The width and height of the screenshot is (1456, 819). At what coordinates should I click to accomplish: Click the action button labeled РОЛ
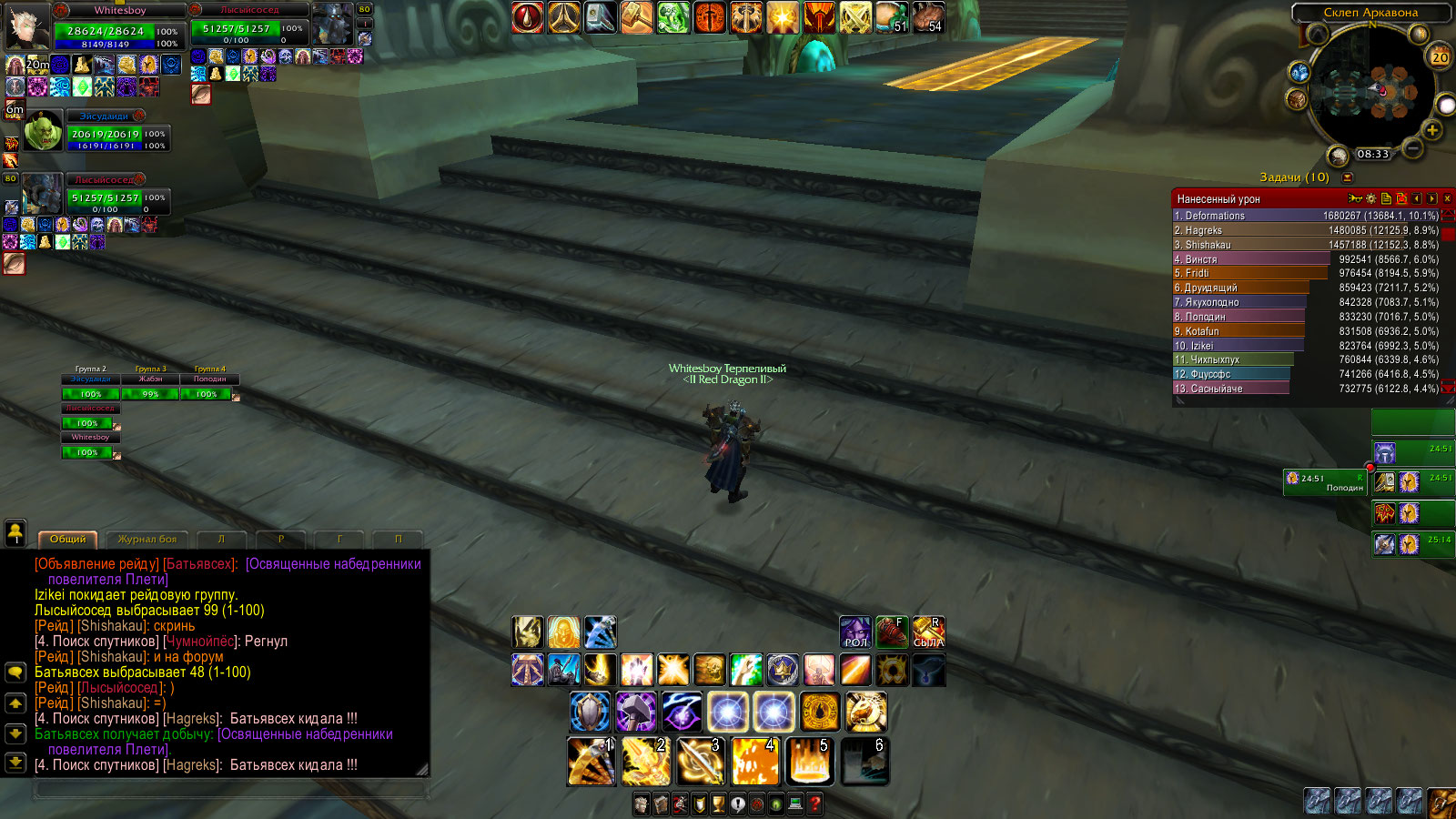click(x=855, y=632)
